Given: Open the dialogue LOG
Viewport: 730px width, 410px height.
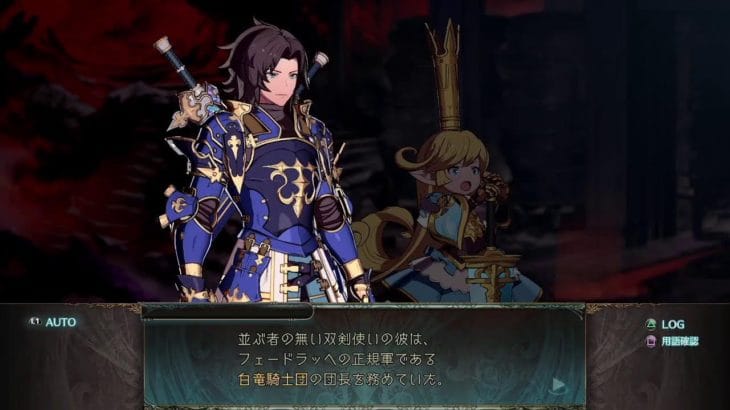Looking at the screenshot, I should pyautogui.click(x=665, y=324).
